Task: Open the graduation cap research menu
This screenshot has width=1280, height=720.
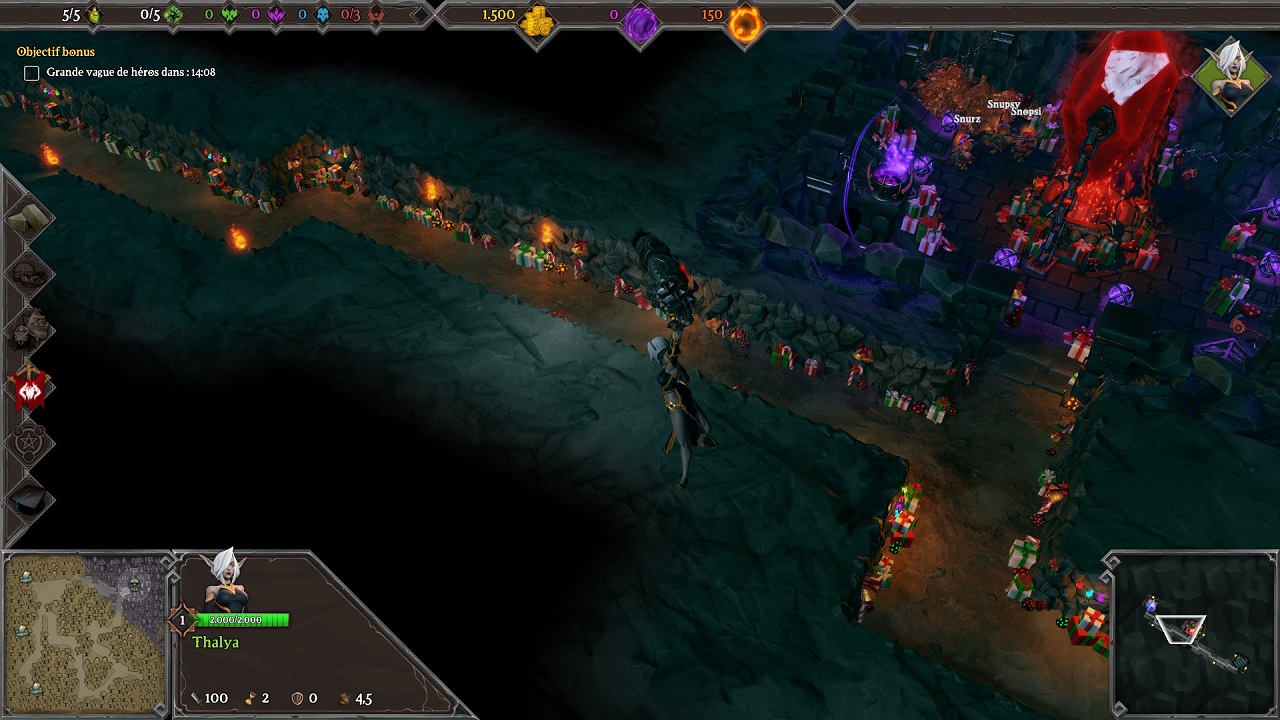Action: tap(27, 497)
